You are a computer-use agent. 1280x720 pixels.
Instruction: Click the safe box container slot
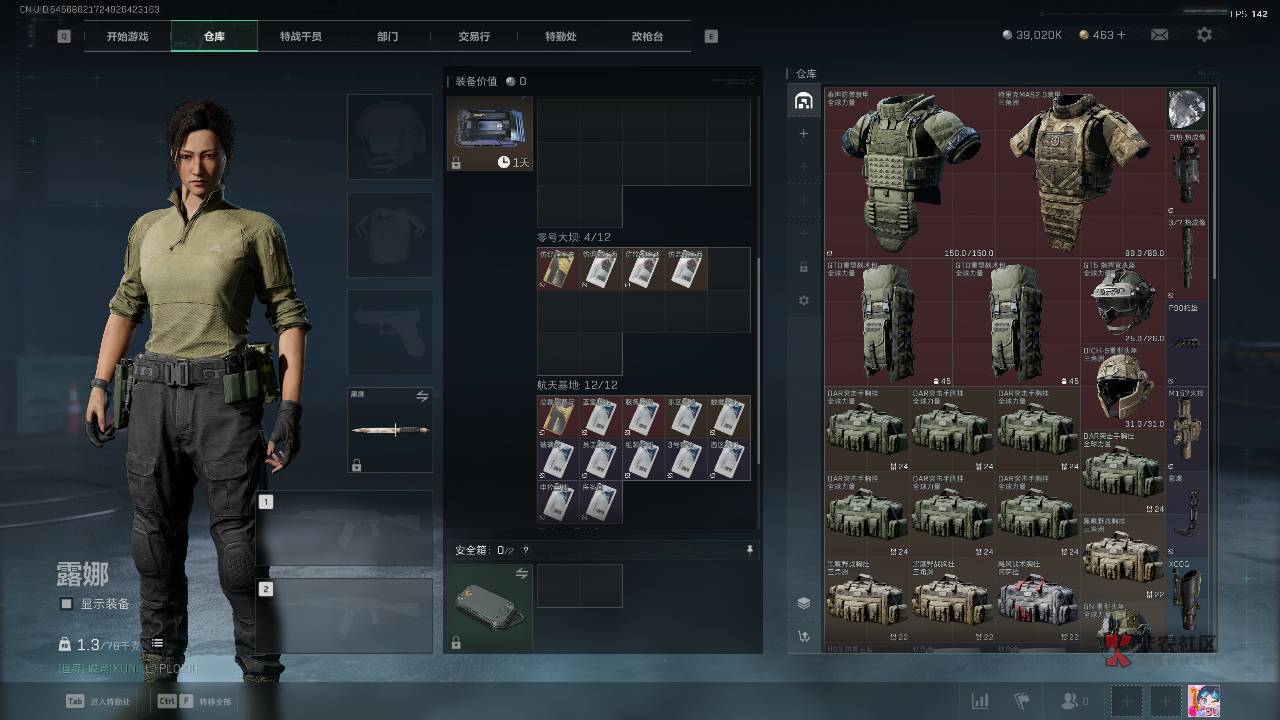pyautogui.click(x=489, y=607)
